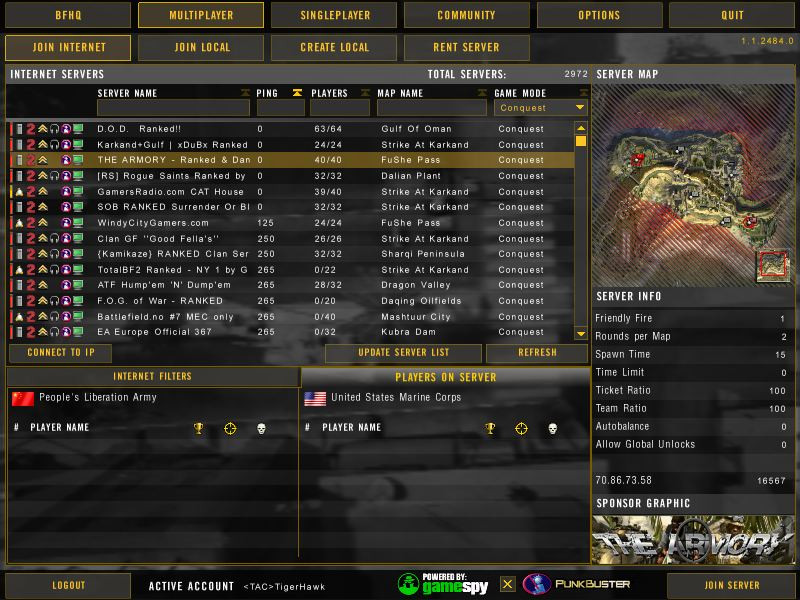Open the BFHQ menu
This screenshot has height=600, width=800.
pos(67,15)
